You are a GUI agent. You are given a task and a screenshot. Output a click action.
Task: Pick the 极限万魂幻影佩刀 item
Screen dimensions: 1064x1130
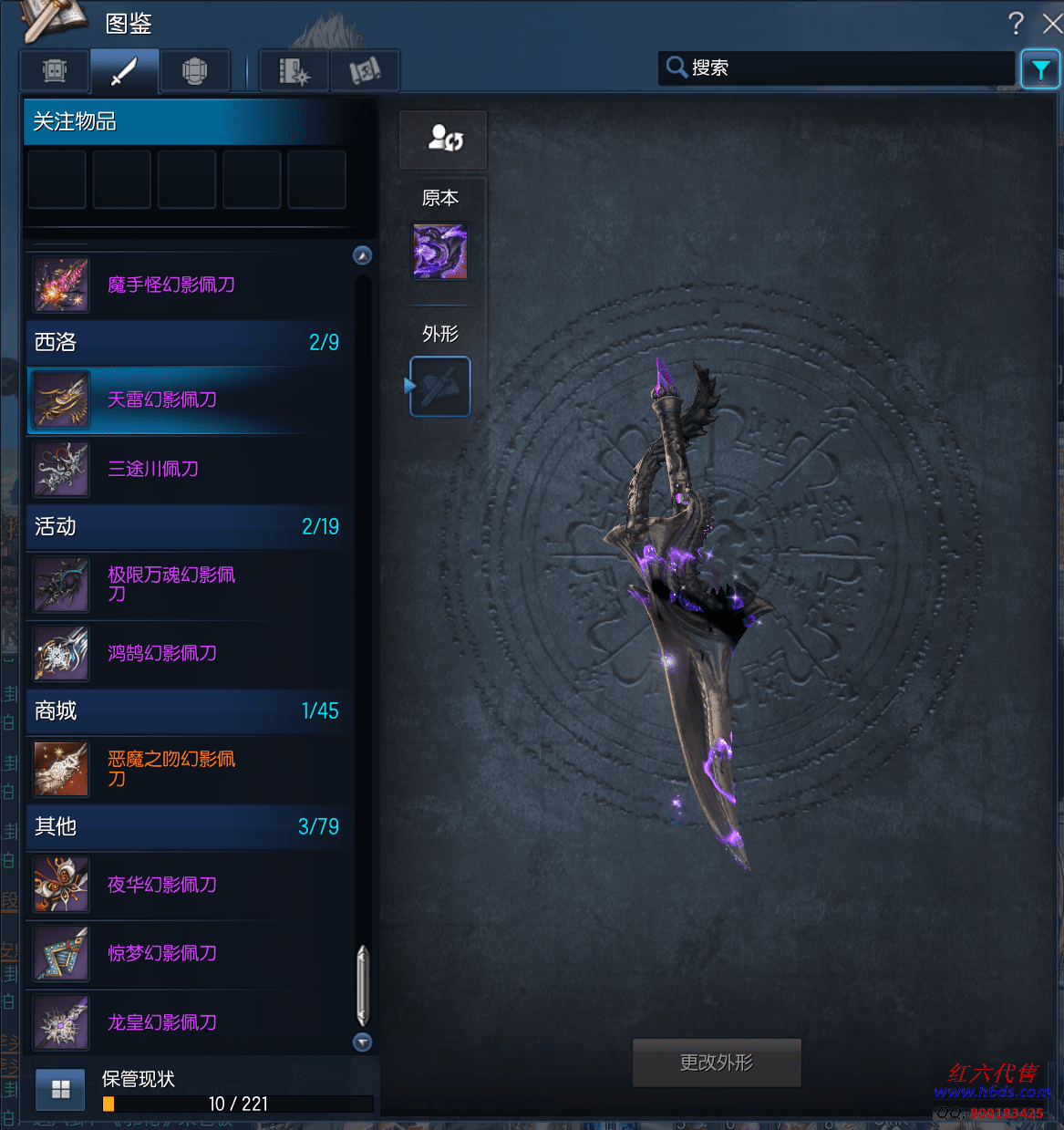click(x=171, y=584)
